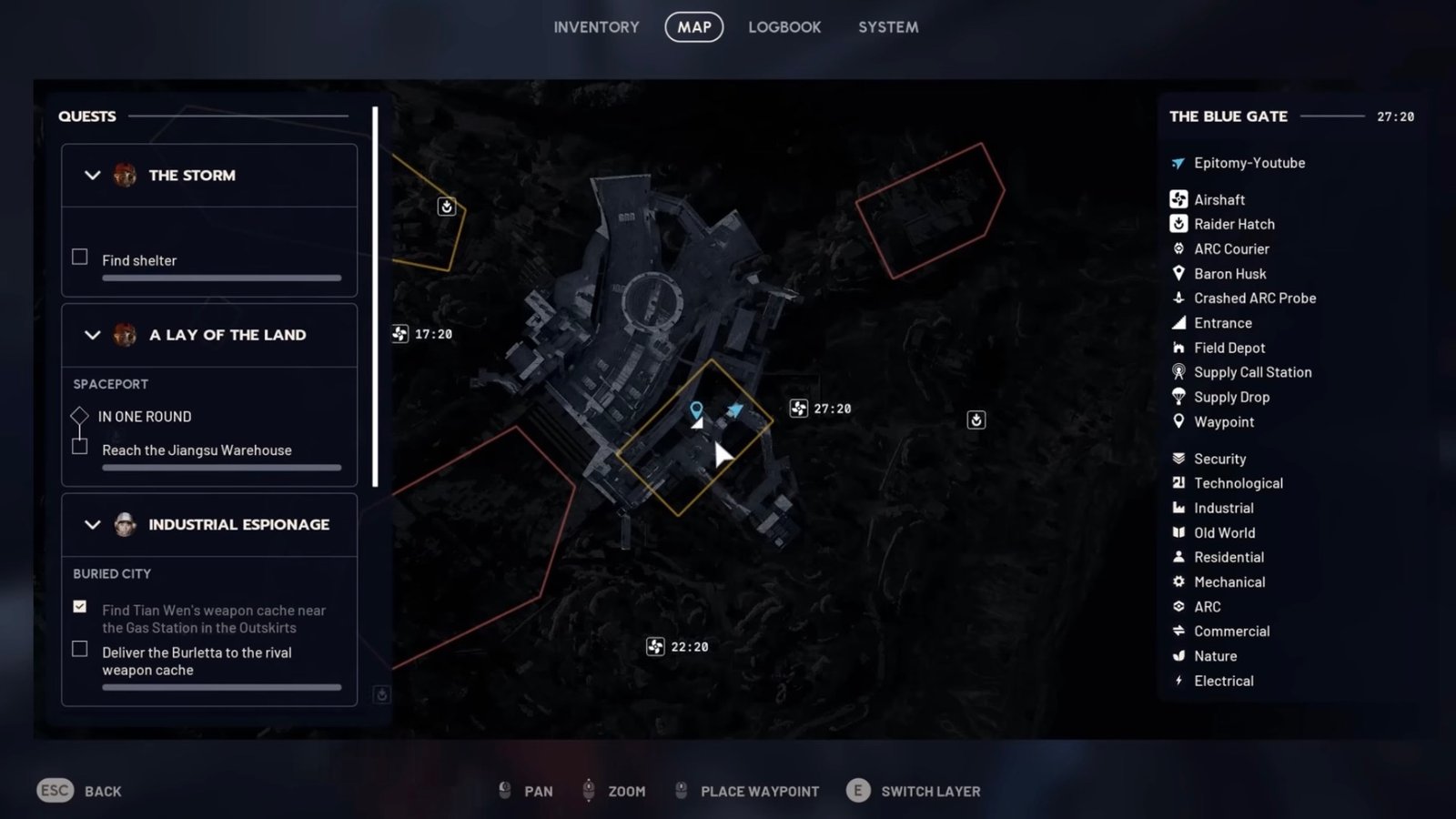
Task: Click the raider hatch icon on the map's right side
Action: (x=975, y=420)
